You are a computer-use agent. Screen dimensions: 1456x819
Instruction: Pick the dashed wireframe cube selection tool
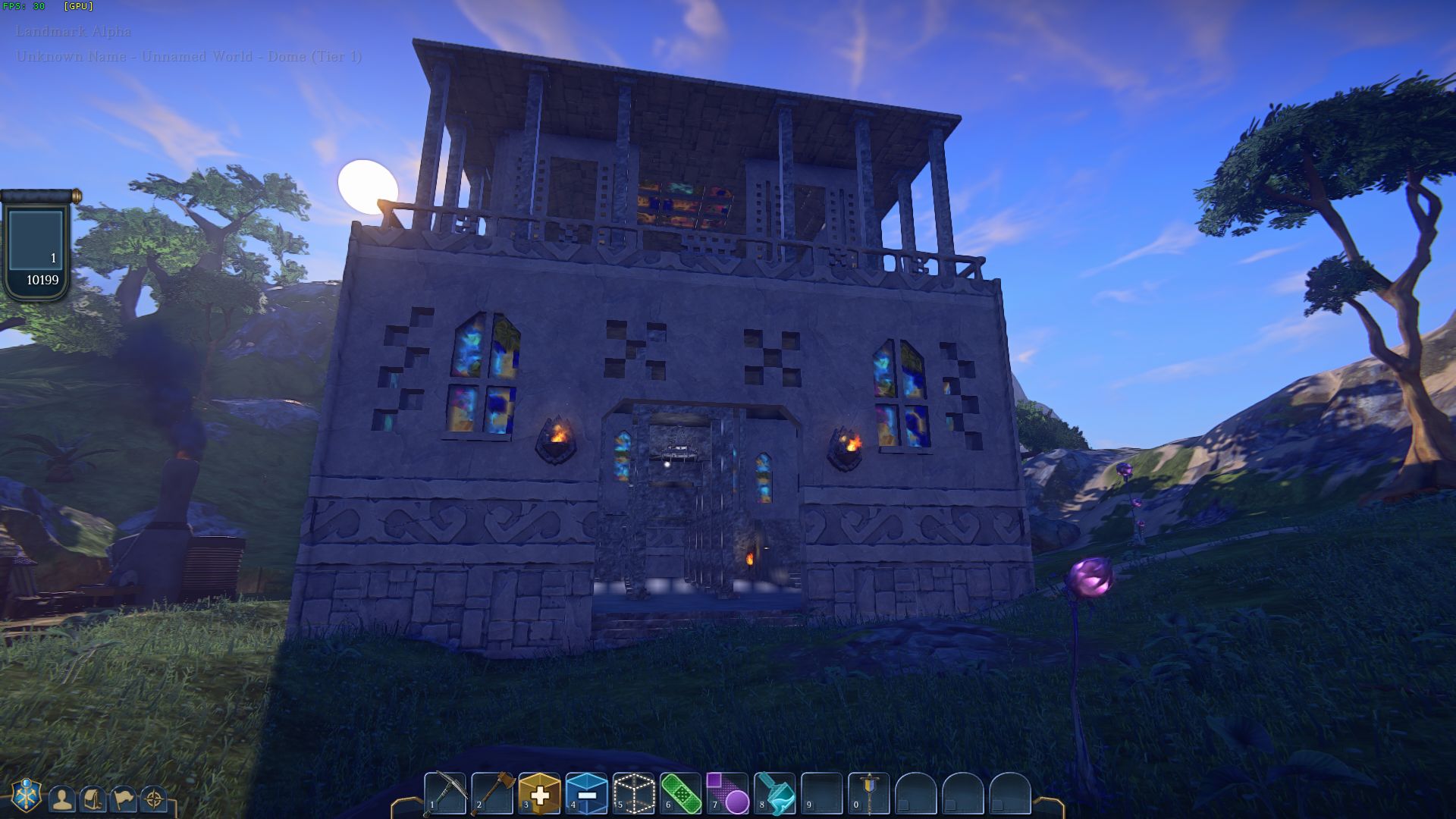pyautogui.click(x=634, y=793)
